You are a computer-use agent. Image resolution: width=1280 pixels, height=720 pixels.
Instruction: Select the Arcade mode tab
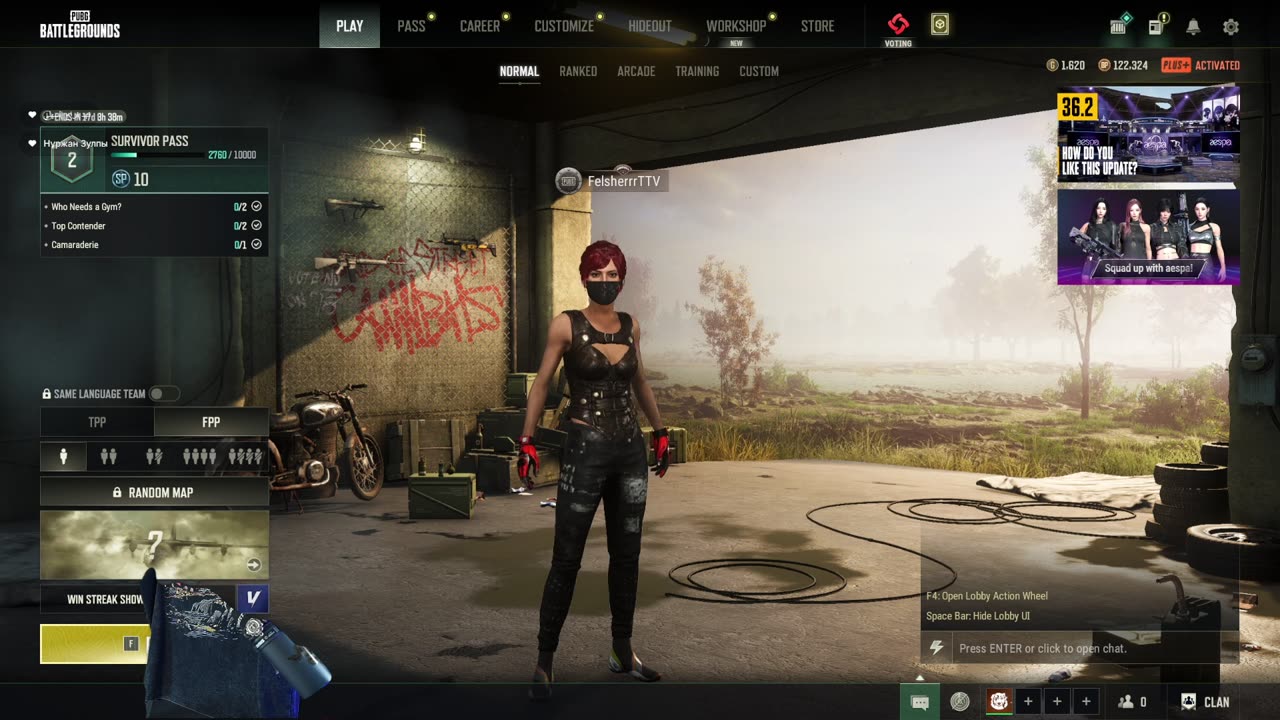[x=636, y=71]
